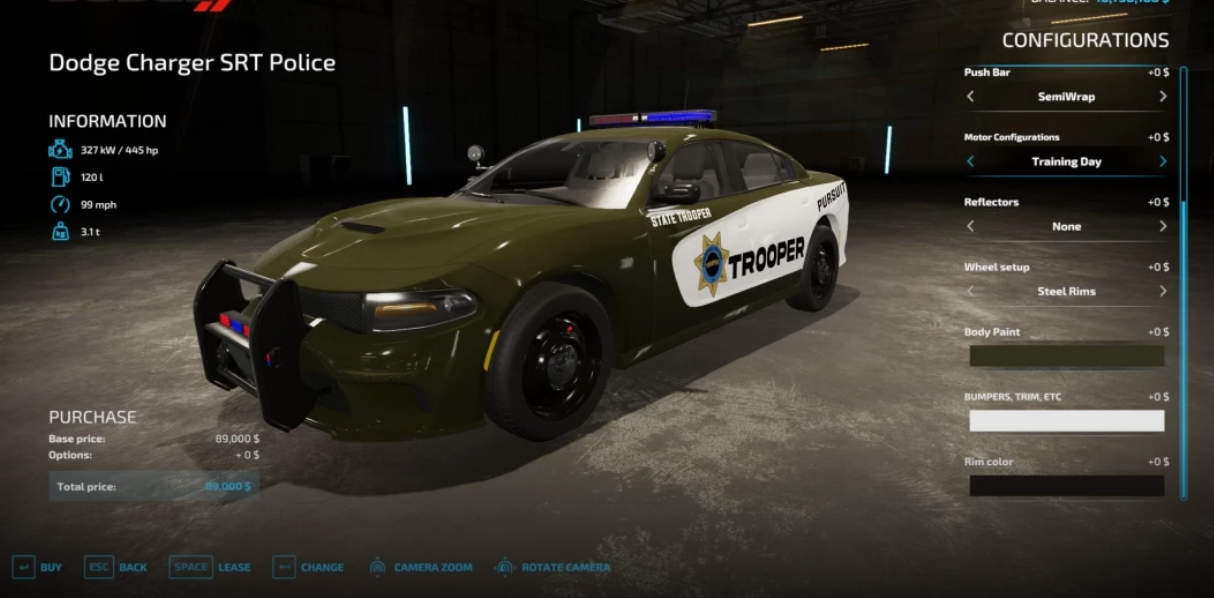Switch Reflectors to next option
This screenshot has height=598, width=1214.
tap(1162, 226)
